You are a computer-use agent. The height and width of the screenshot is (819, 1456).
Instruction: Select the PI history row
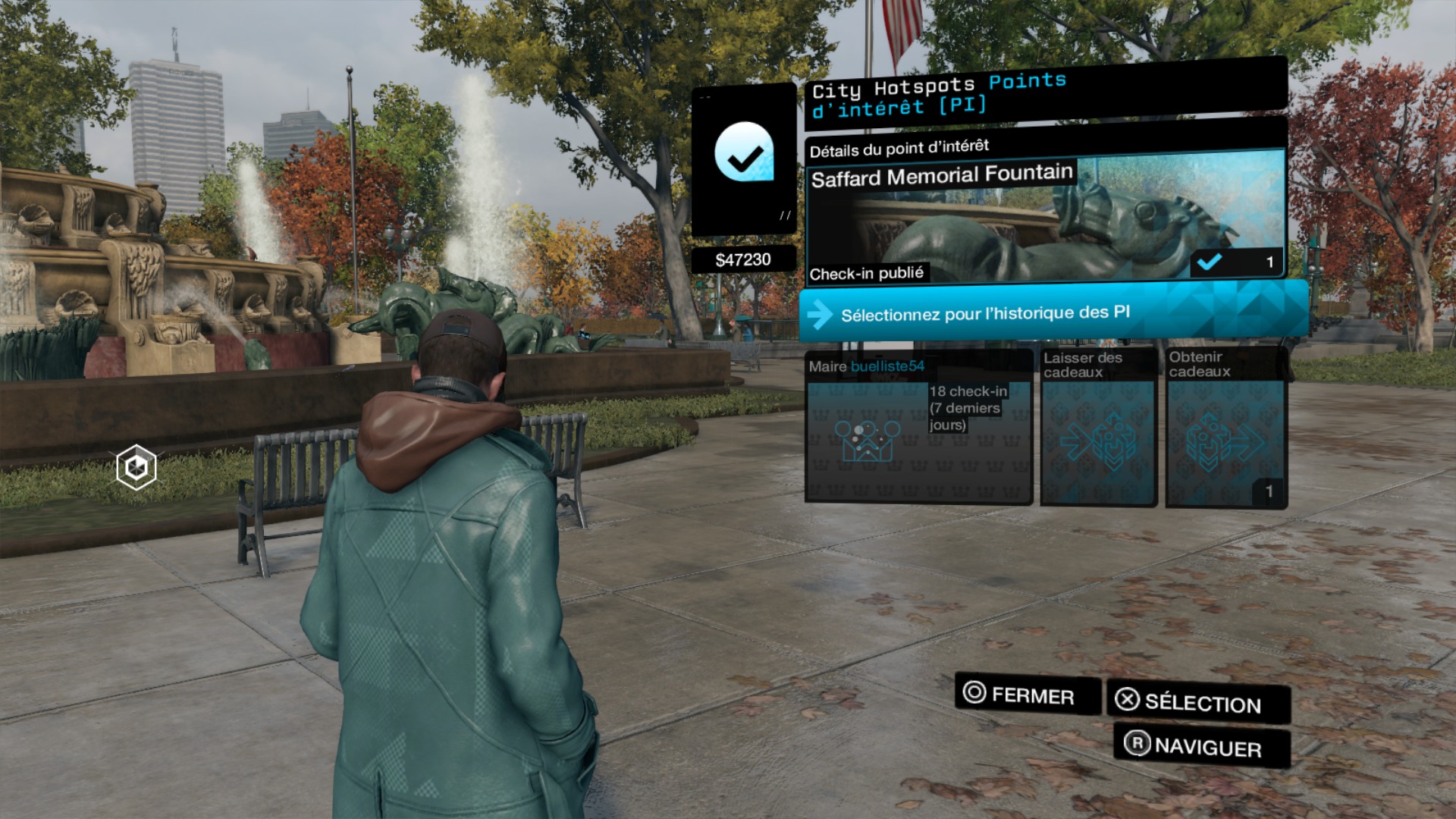(x=1053, y=312)
